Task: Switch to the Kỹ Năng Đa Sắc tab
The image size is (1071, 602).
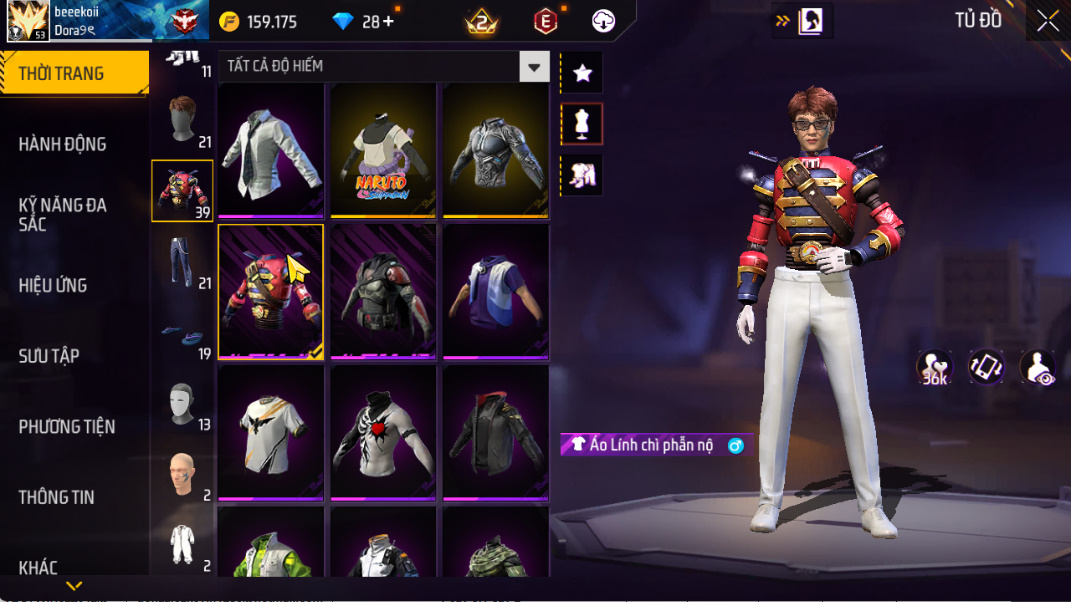Action: tap(62, 214)
